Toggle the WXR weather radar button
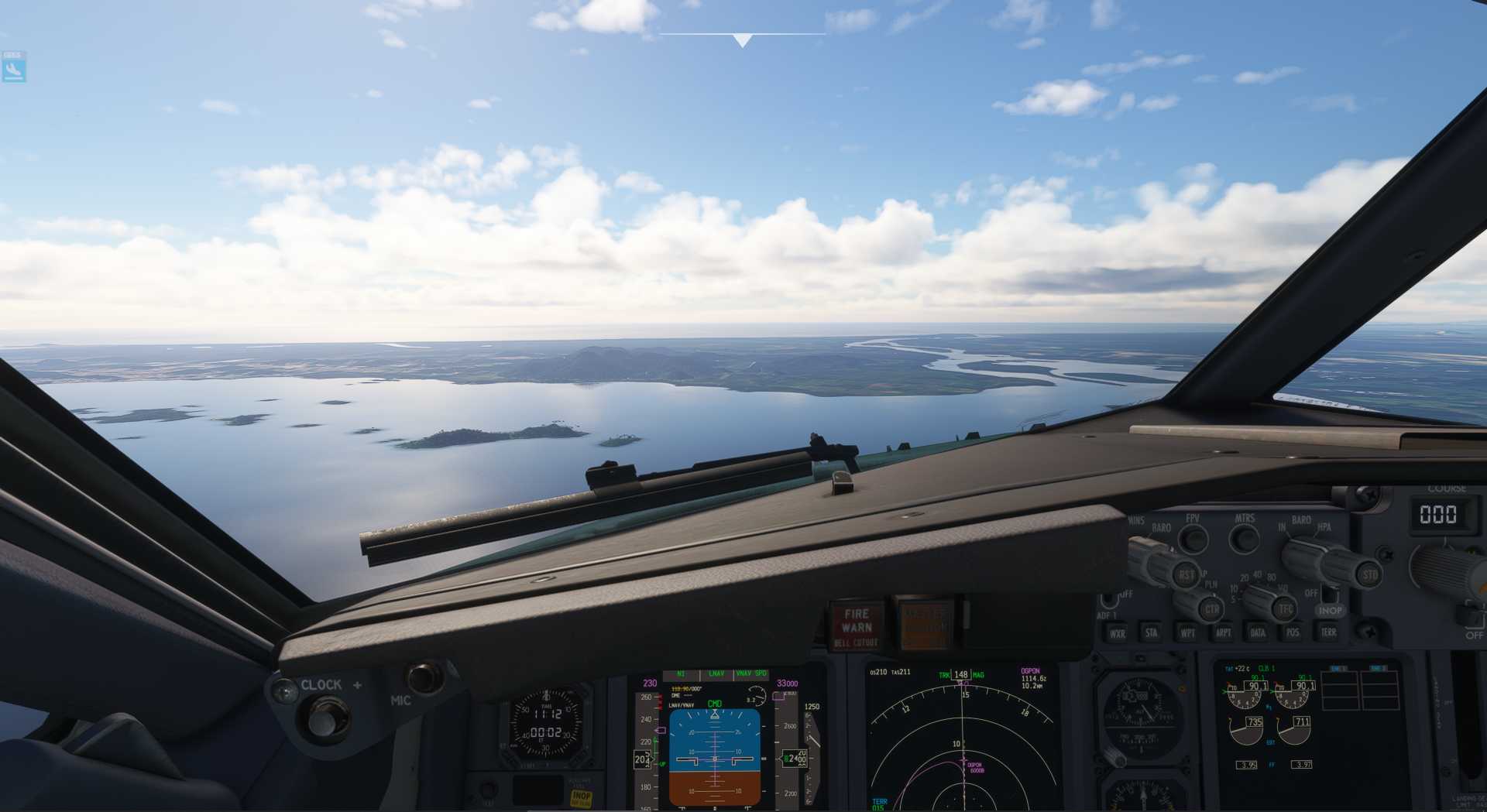Viewport: 1487px width, 812px height. [x=1117, y=633]
